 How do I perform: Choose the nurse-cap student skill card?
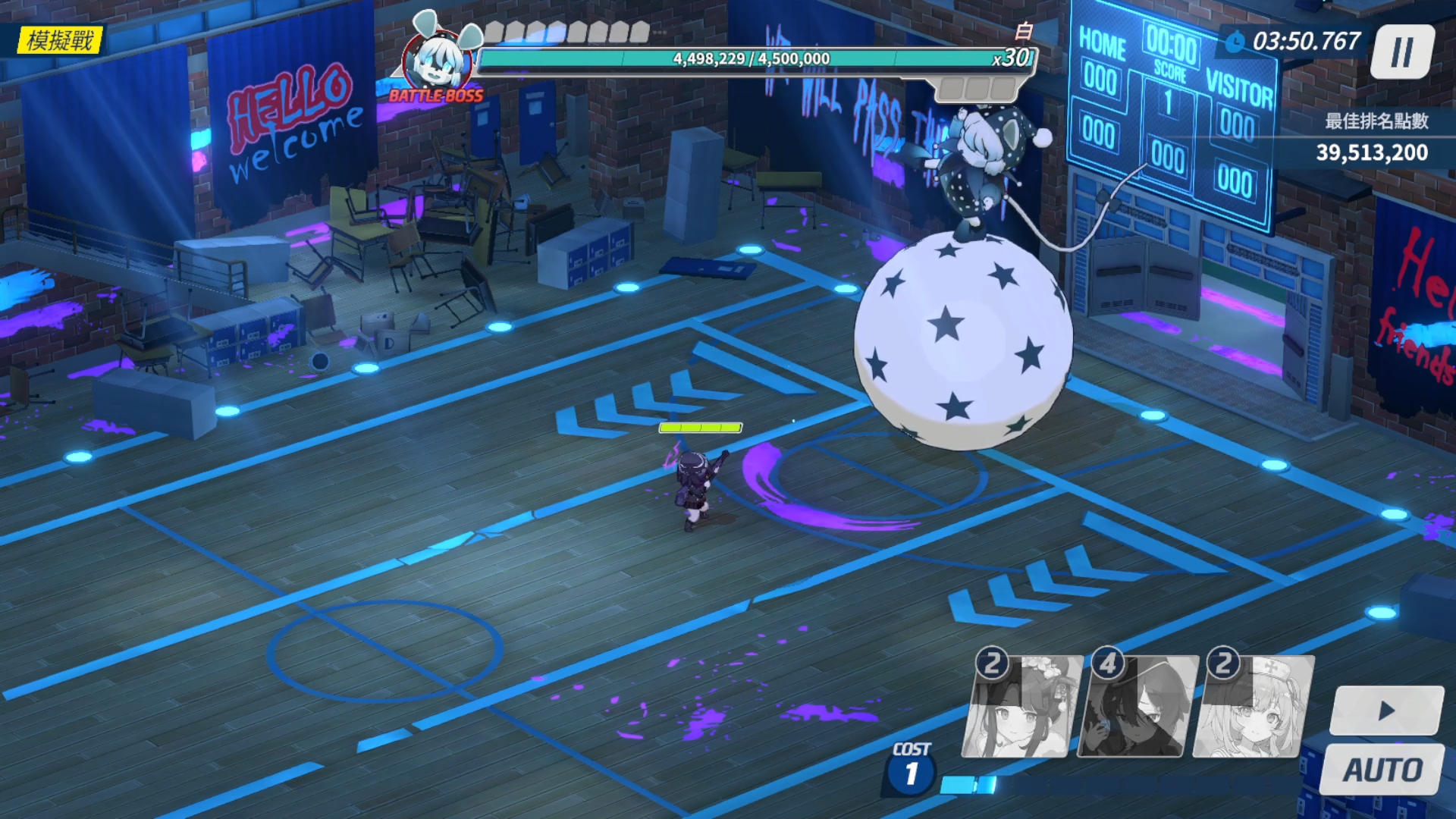click(1254, 707)
